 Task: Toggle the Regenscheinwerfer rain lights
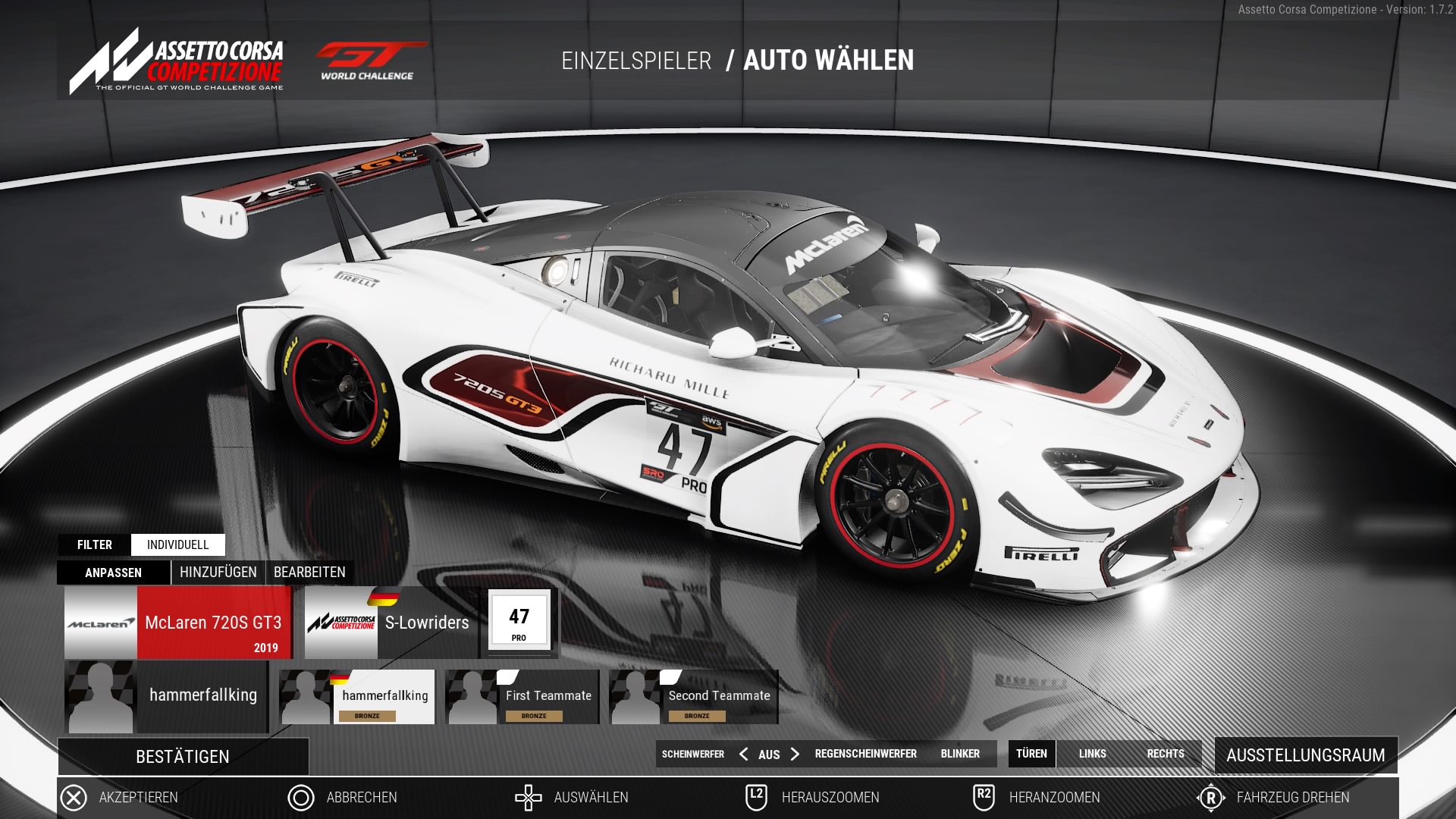[865, 754]
